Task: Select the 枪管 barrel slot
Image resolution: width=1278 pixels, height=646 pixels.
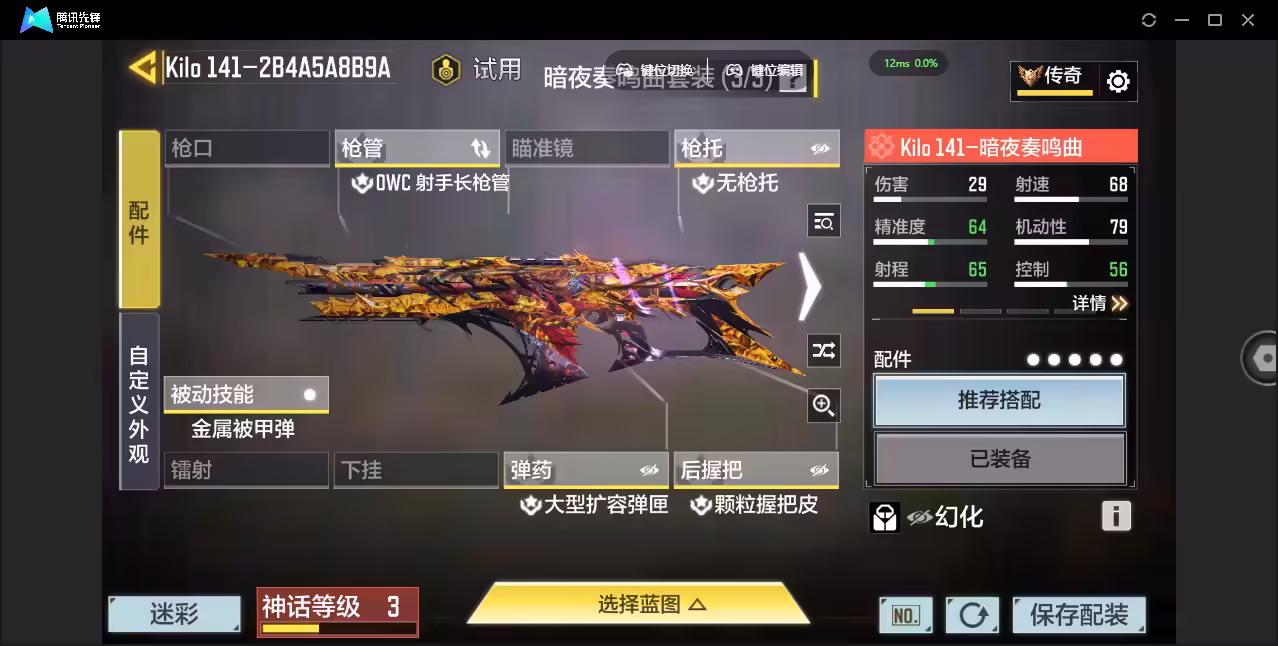Action: 417,148
